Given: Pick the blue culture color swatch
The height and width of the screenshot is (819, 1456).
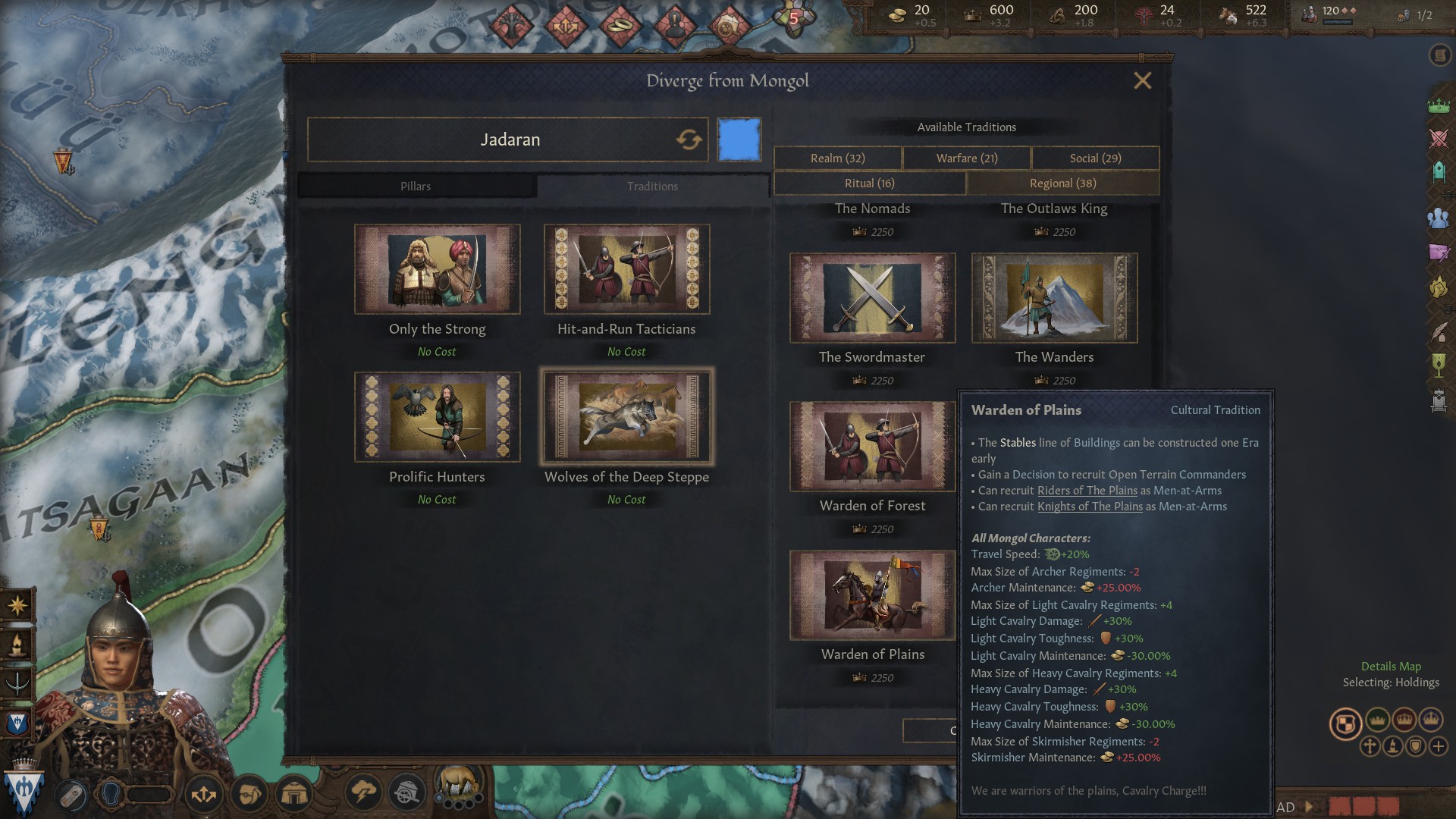Looking at the screenshot, I should (739, 140).
